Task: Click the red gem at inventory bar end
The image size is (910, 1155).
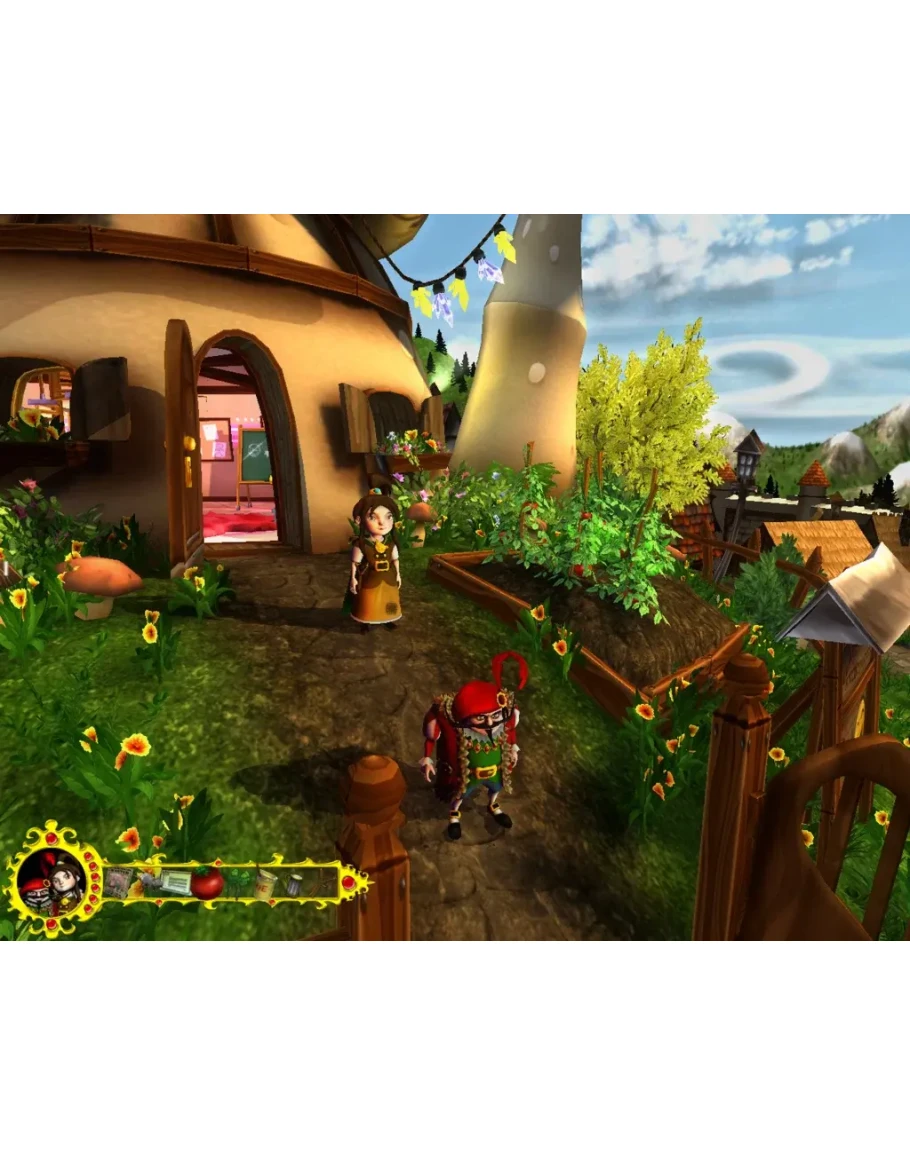Action: 349,882
